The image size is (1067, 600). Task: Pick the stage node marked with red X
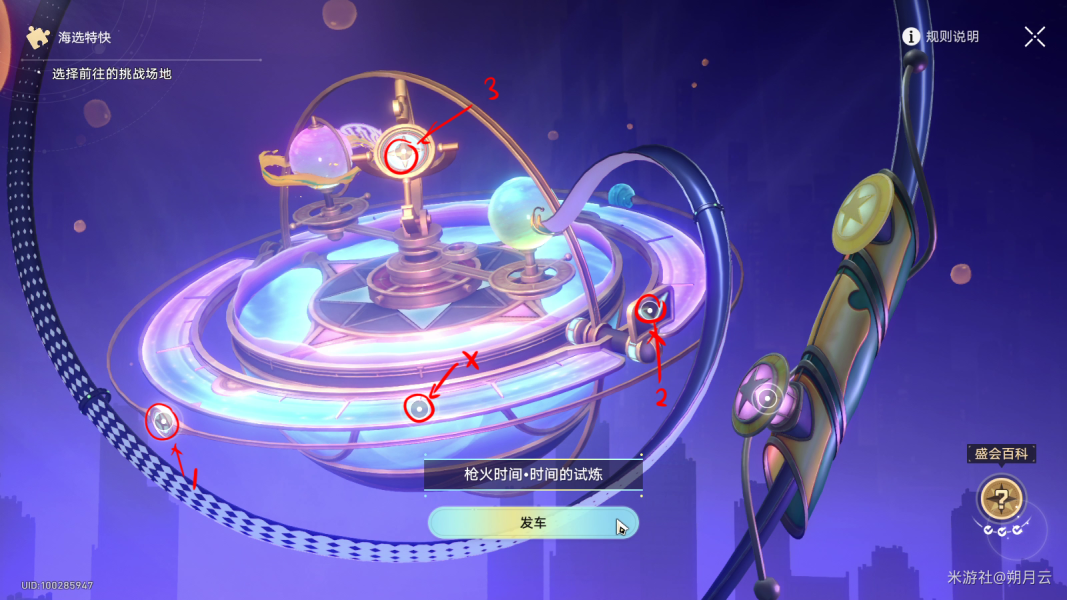[419, 408]
